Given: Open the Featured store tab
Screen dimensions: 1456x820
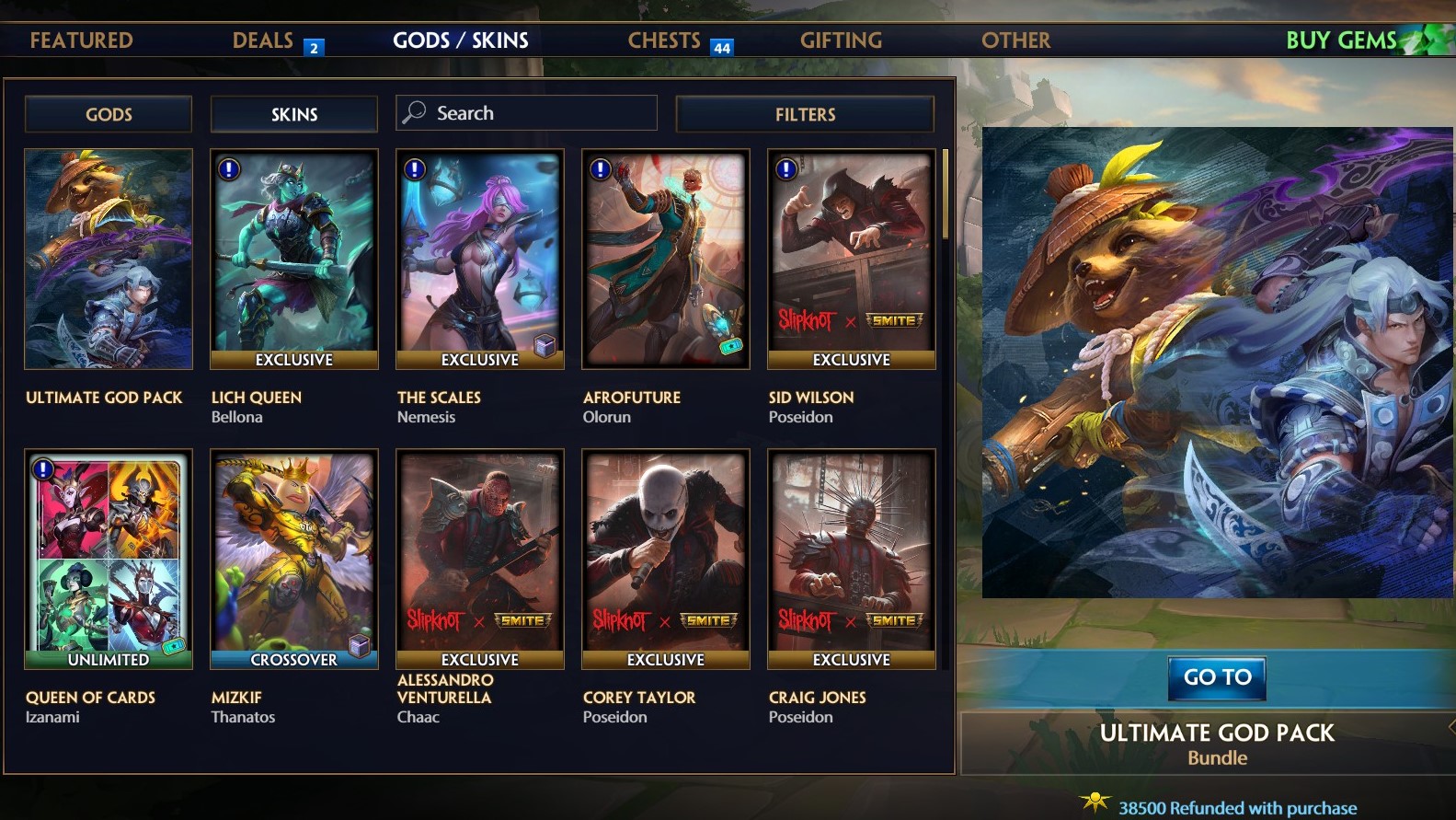Looking at the screenshot, I should click(x=81, y=40).
